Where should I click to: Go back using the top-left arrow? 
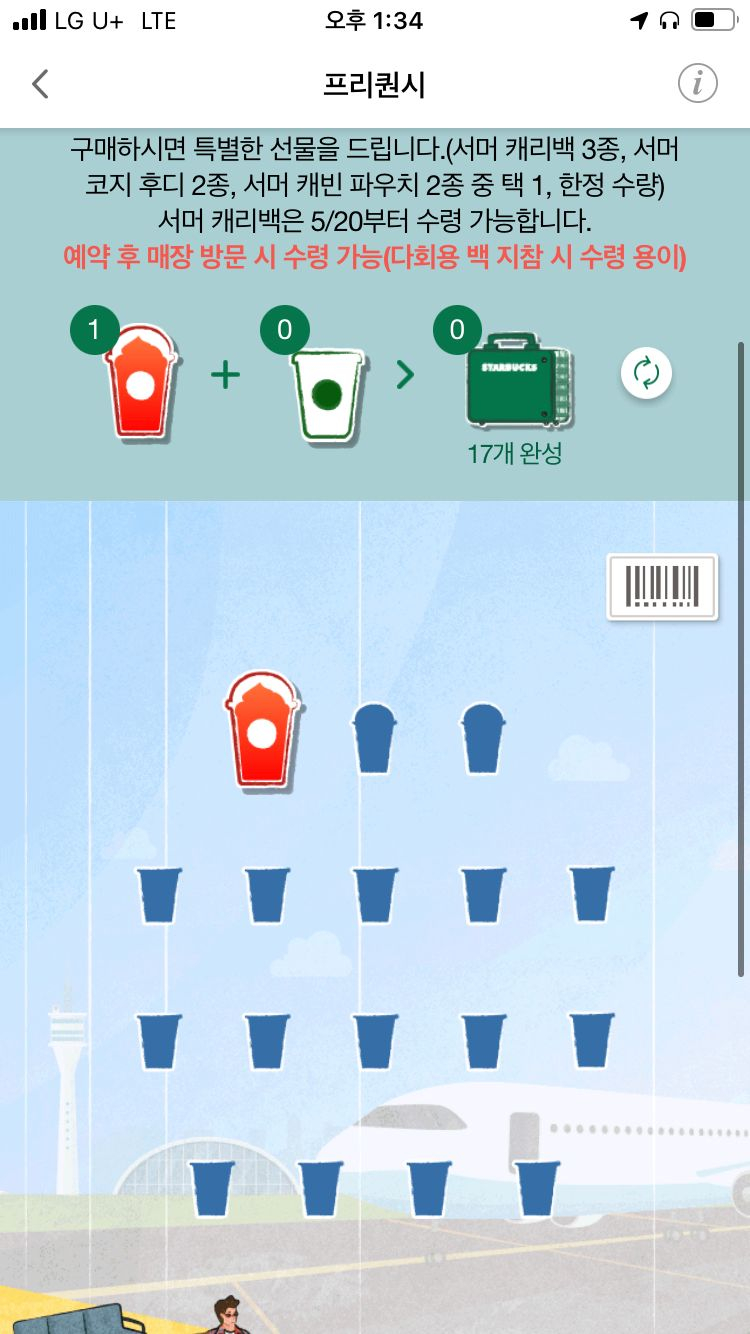40,84
